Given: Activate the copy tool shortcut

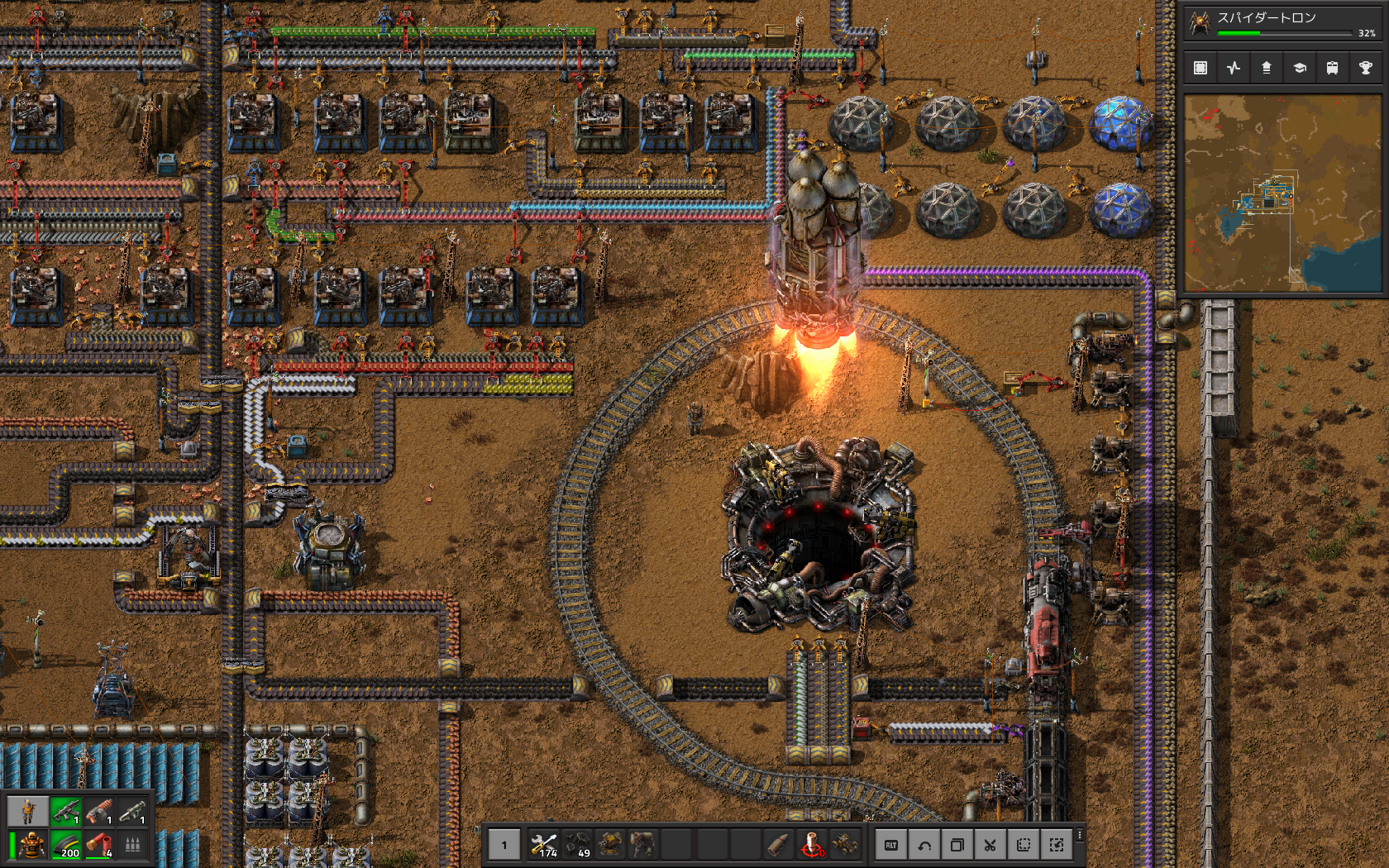Looking at the screenshot, I should pyautogui.click(x=957, y=845).
